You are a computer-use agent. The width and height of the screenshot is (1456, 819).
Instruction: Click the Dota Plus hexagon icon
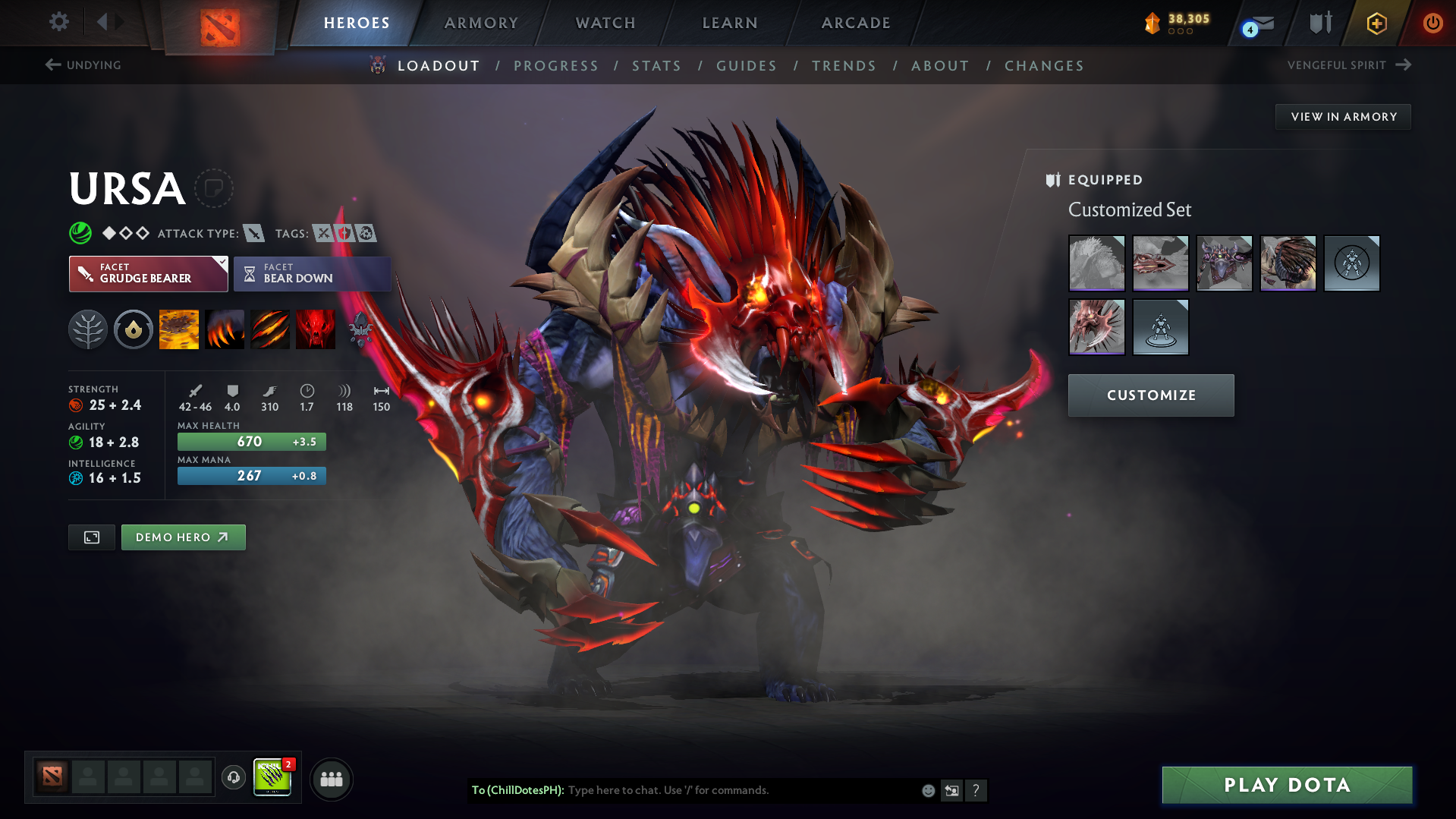1376,23
